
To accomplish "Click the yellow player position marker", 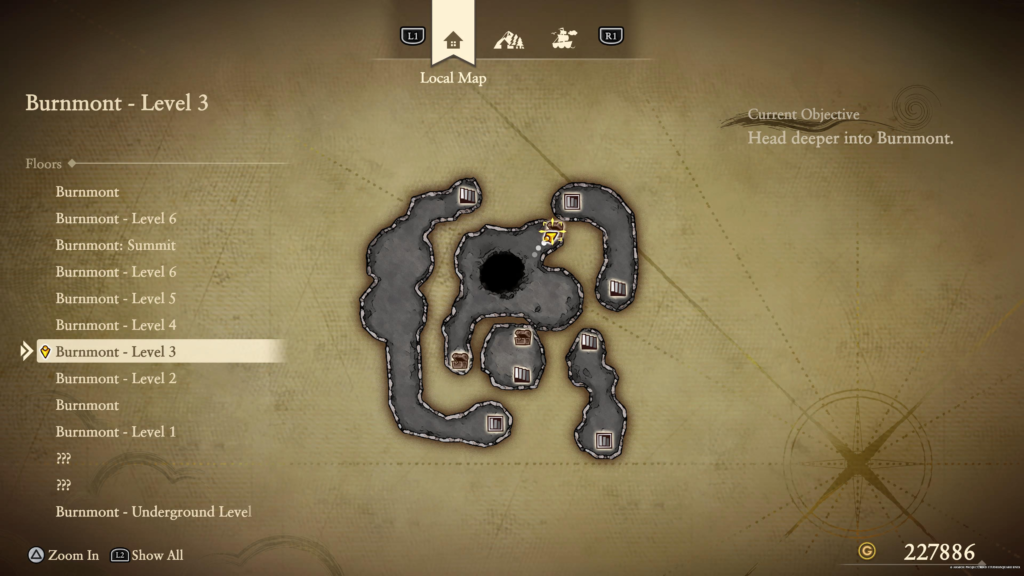I will (551, 236).
